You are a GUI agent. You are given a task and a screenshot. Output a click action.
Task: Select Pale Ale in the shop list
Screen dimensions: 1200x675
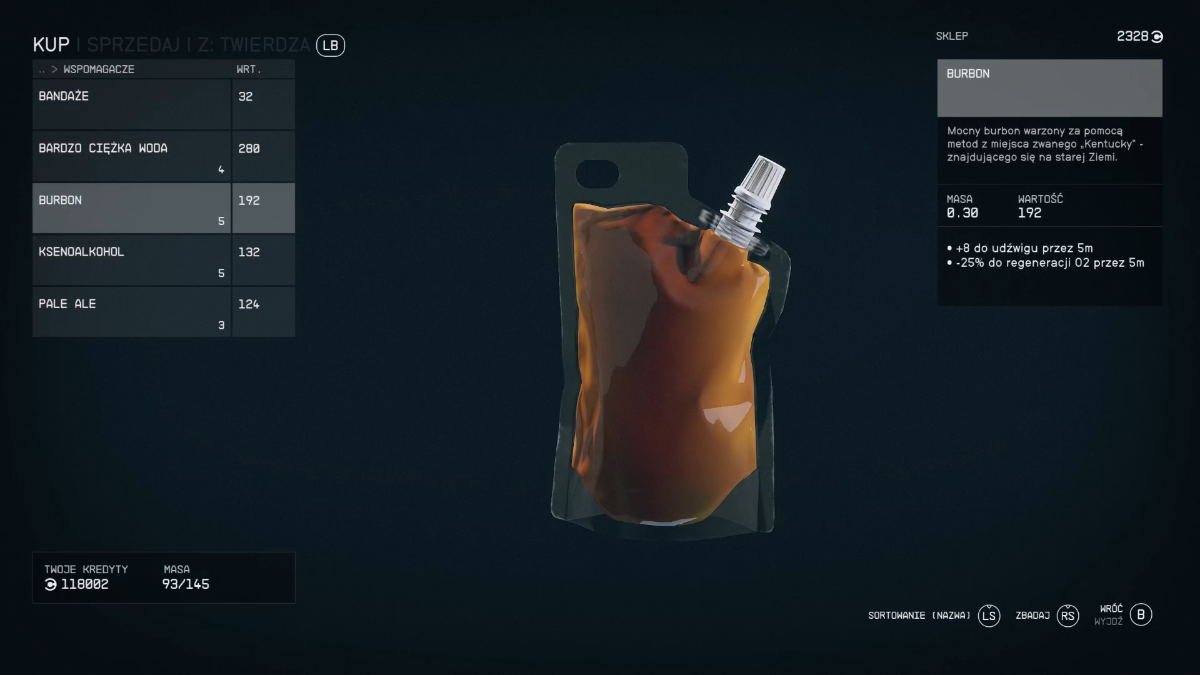coord(132,312)
